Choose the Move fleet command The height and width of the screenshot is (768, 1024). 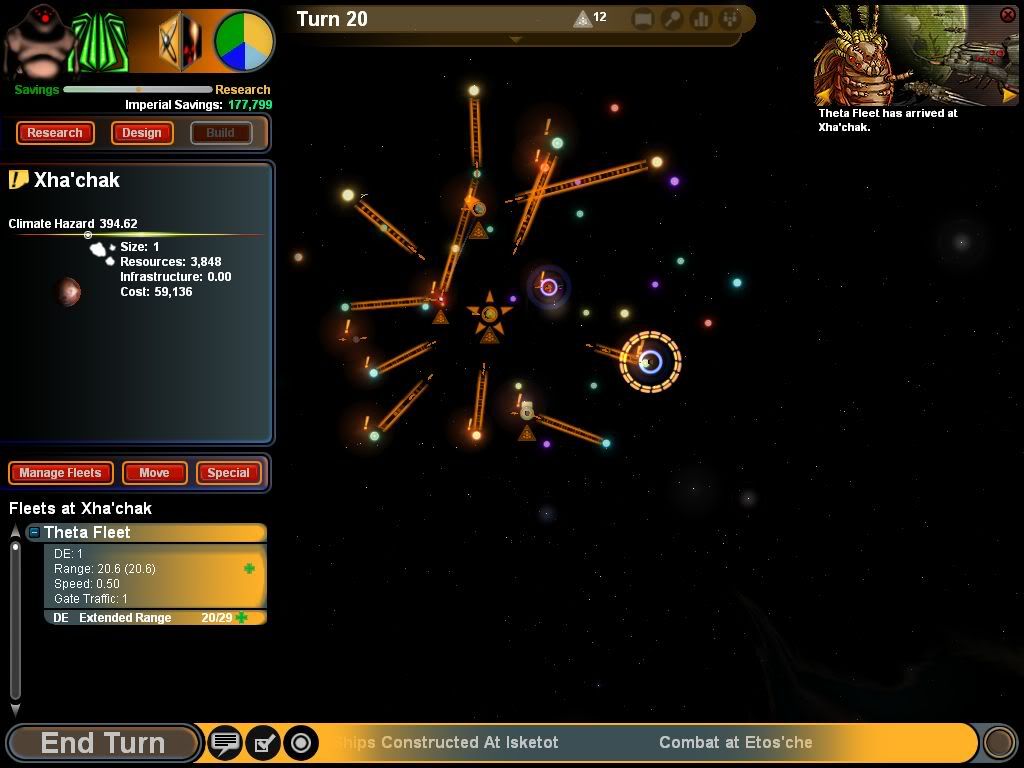(x=154, y=473)
